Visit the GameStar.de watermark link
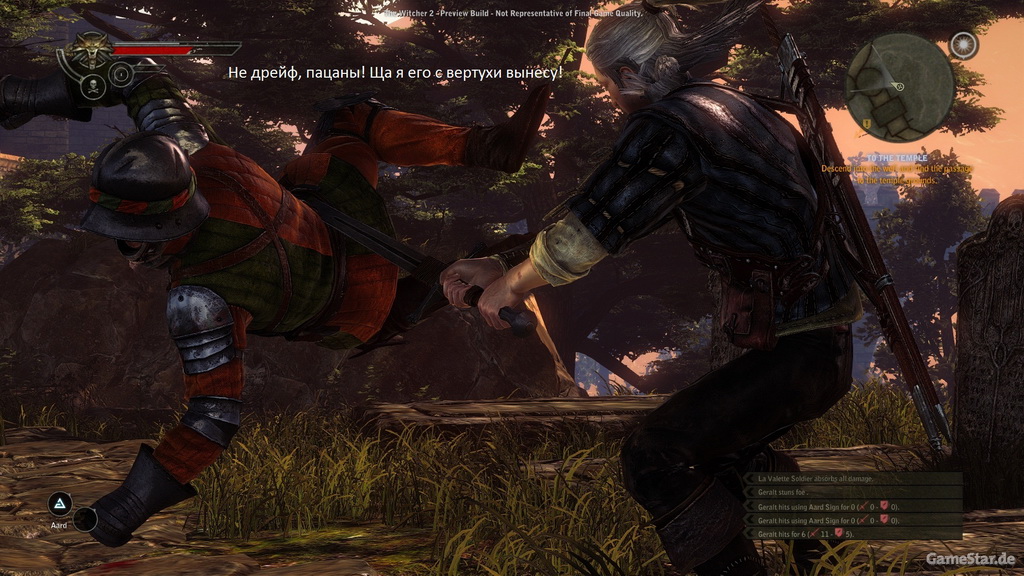Screen dimensions: 1024x576 [971, 557]
